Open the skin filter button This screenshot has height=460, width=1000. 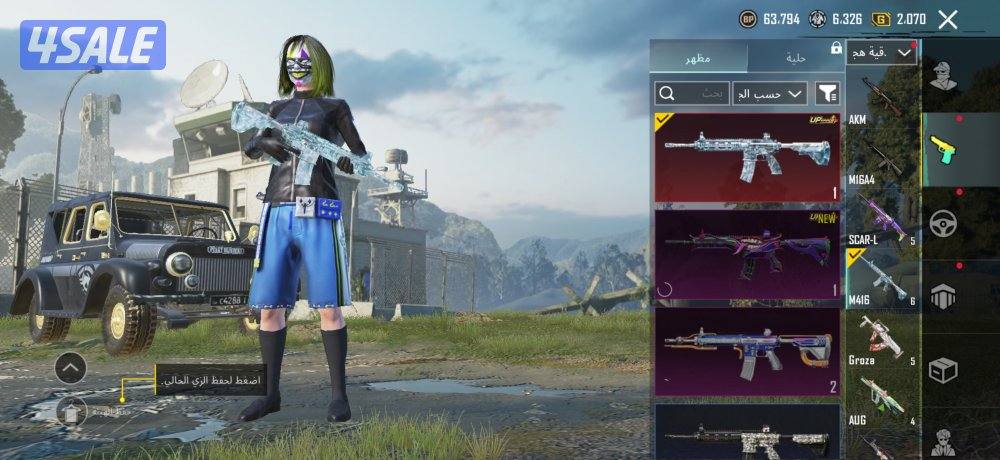click(x=828, y=94)
